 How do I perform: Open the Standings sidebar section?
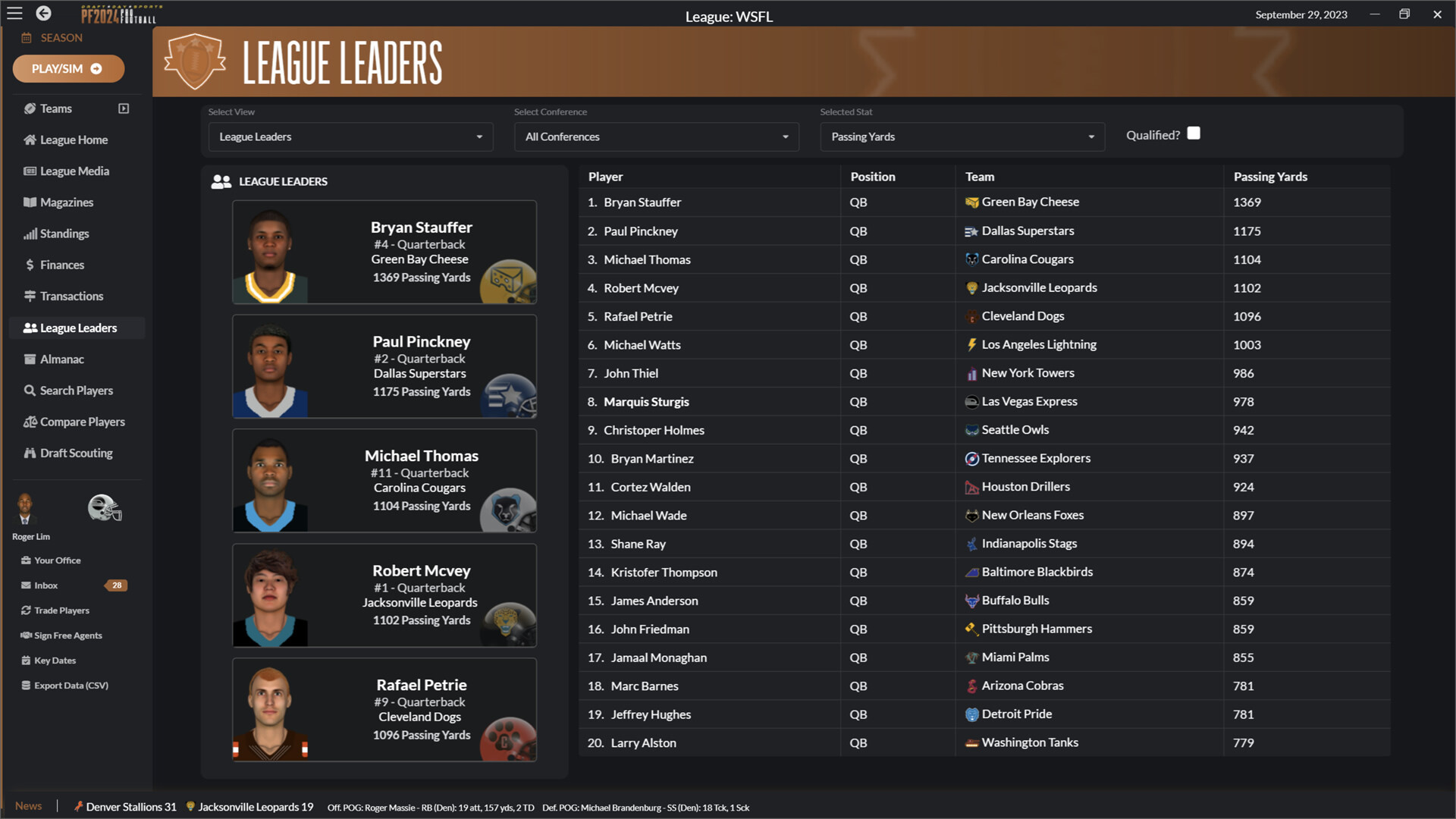(64, 234)
